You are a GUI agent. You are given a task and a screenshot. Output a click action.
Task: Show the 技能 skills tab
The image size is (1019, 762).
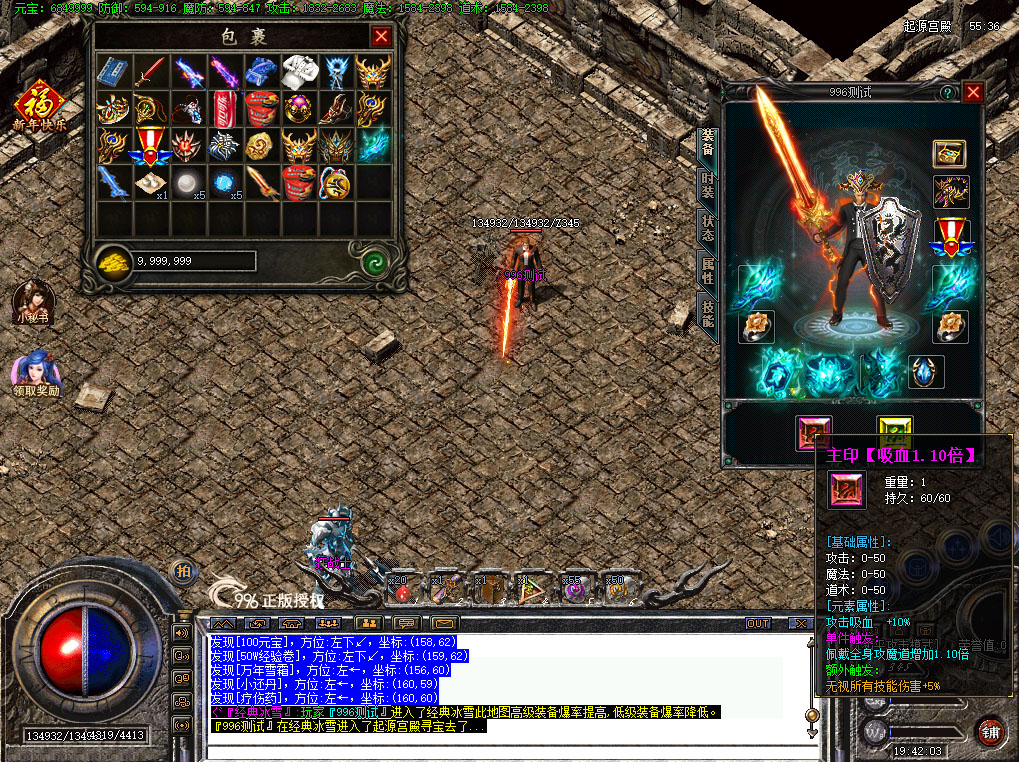708,314
